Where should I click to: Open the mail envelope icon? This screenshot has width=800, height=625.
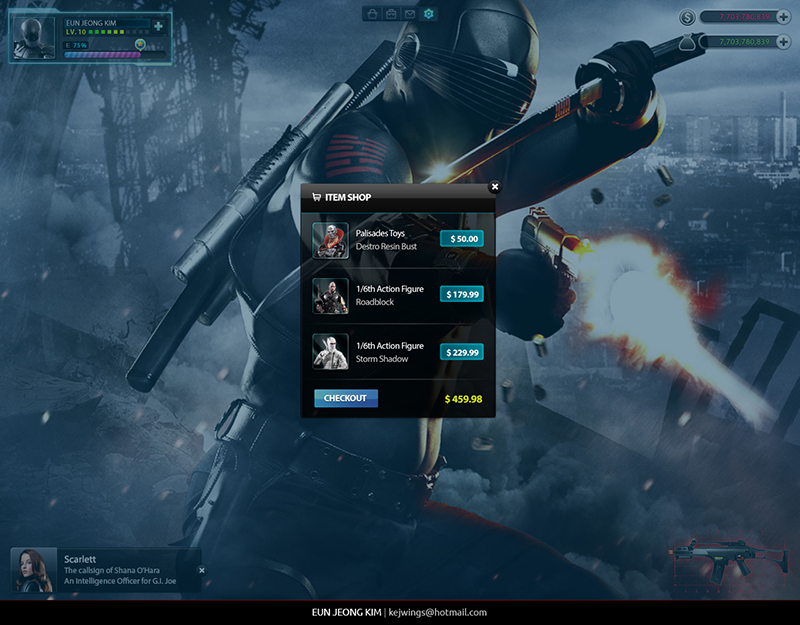pyautogui.click(x=410, y=14)
